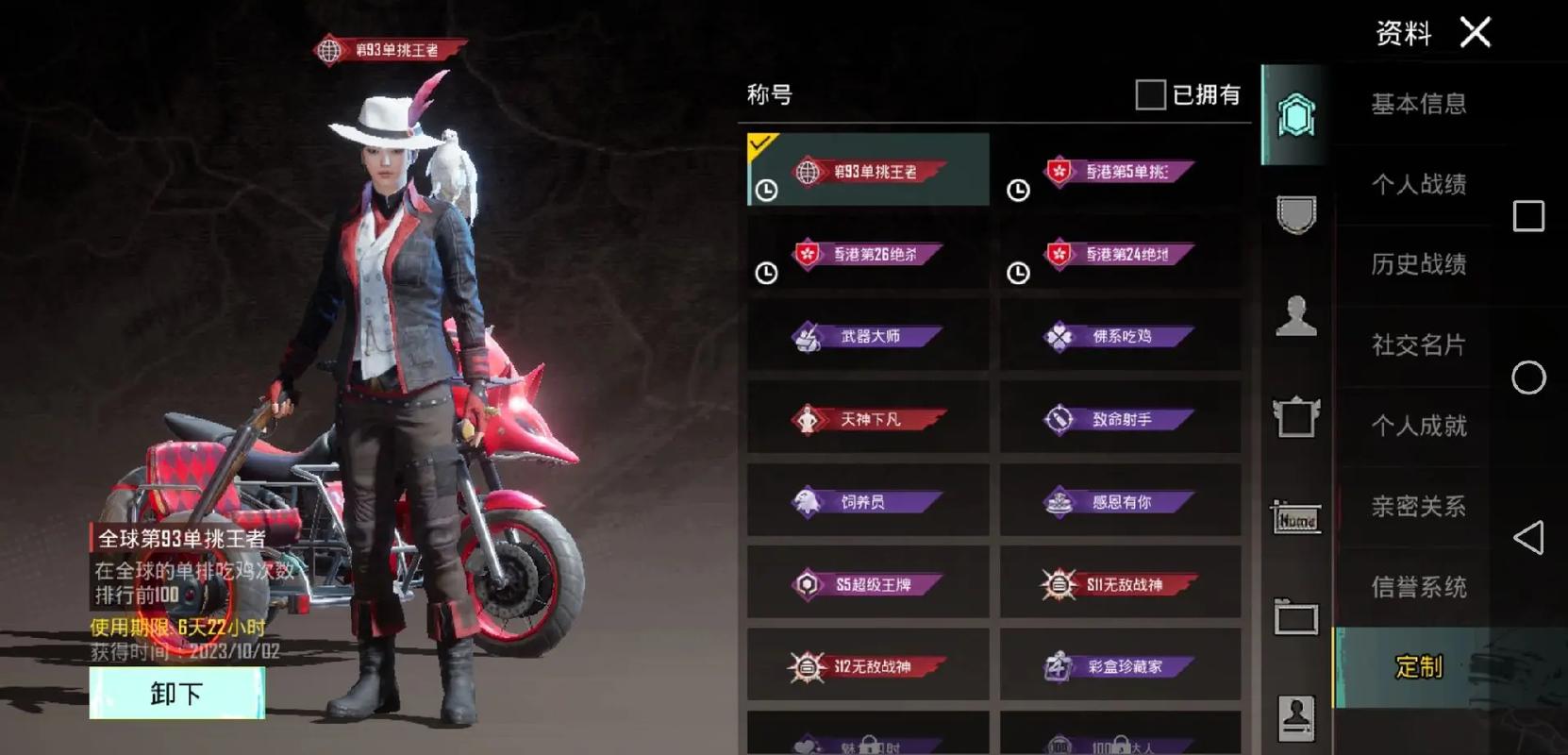Select the 佛系吃鸡 title
Screen dimensions: 1568x755
click(x=1120, y=337)
